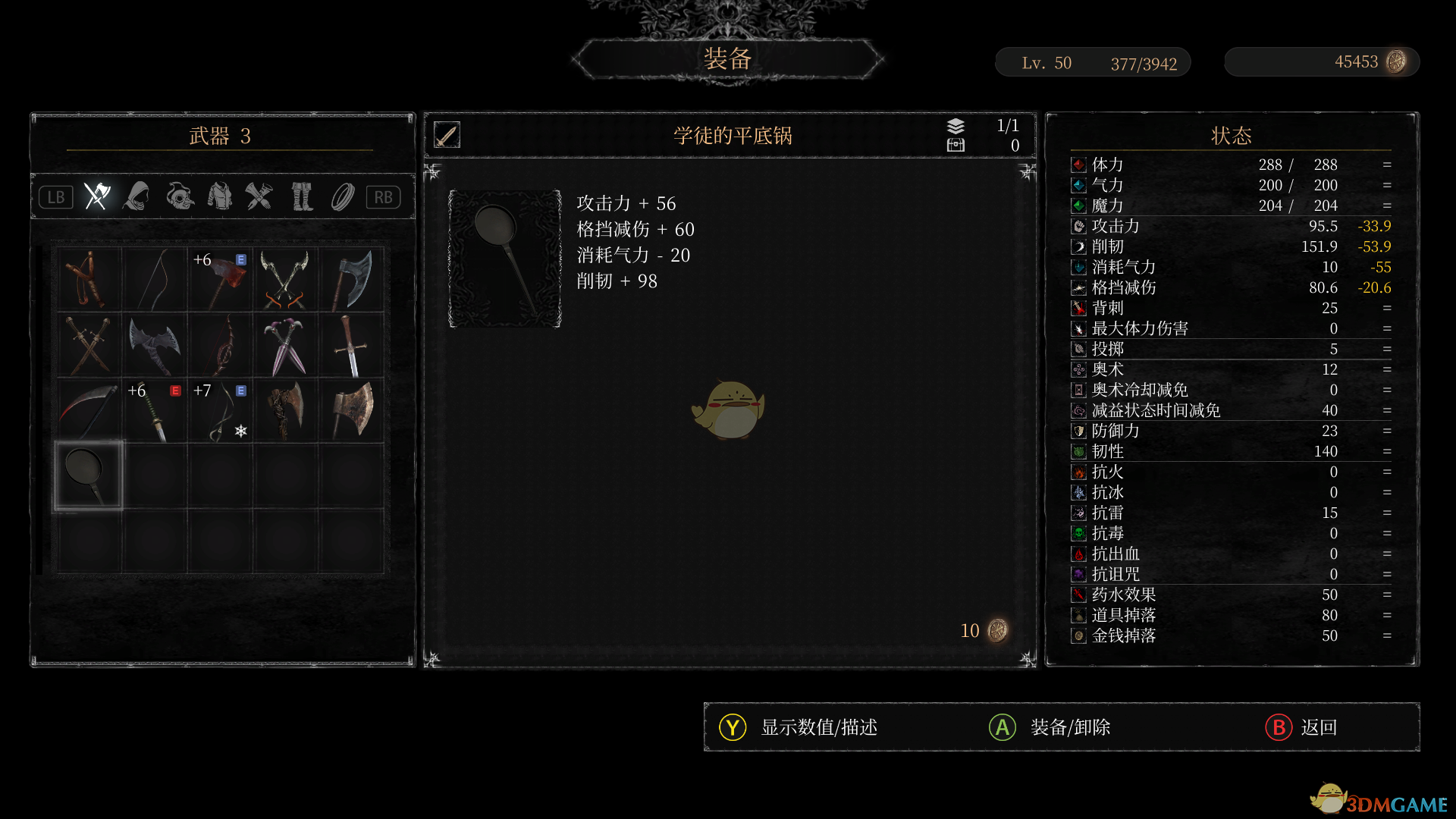Open the hooded headgear category tab
The image size is (1456, 819).
[138, 196]
